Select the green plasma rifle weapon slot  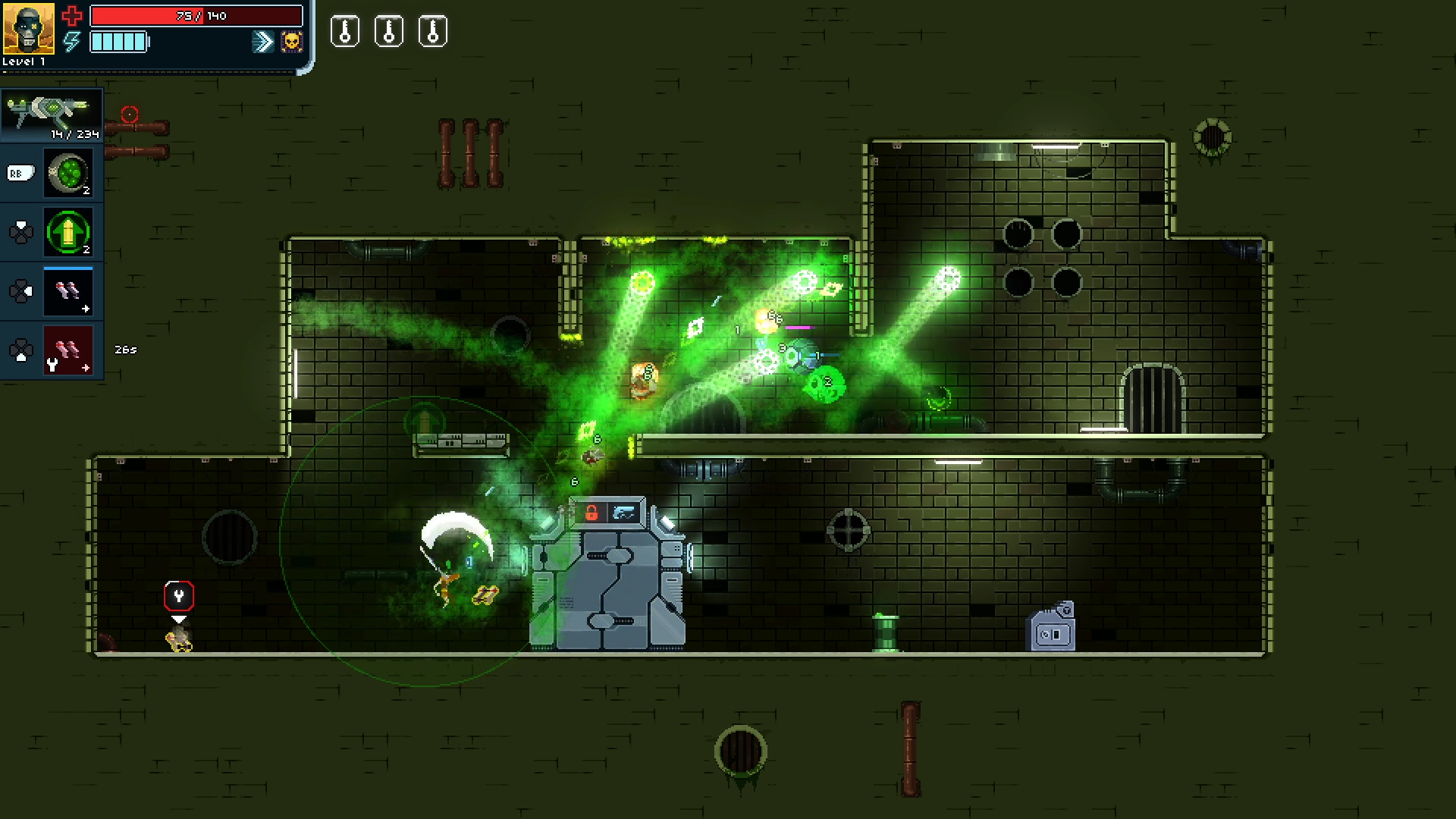(52, 115)
